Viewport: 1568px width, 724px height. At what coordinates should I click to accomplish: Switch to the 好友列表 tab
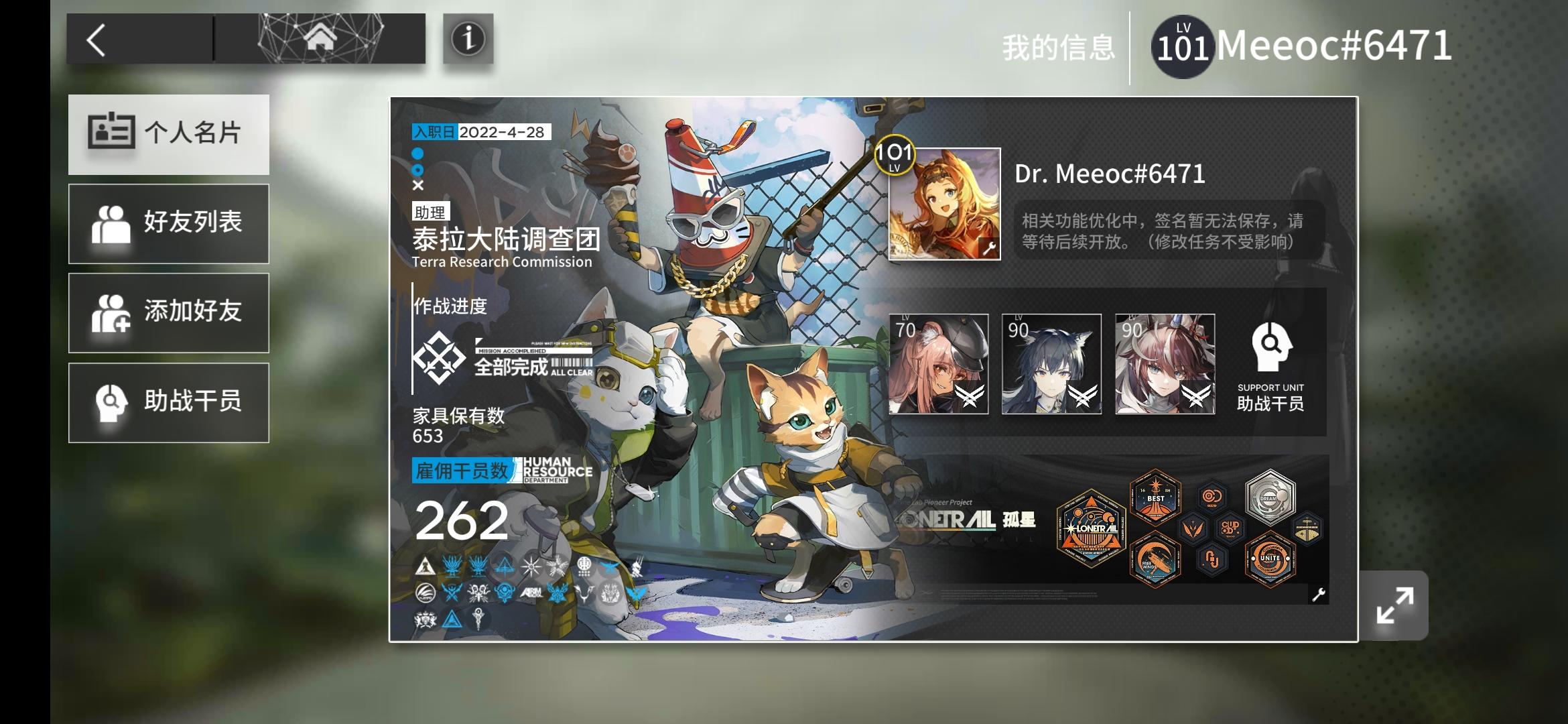click(x=169, y=223)
